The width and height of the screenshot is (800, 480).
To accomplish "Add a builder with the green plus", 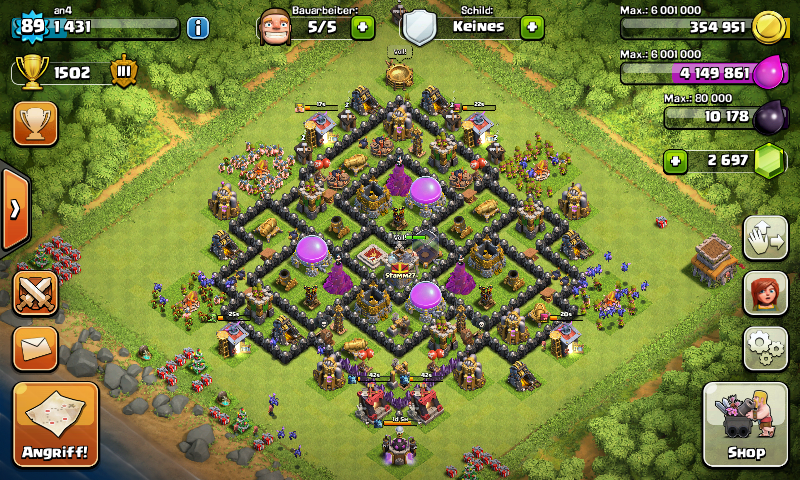I will coord(363,27).
